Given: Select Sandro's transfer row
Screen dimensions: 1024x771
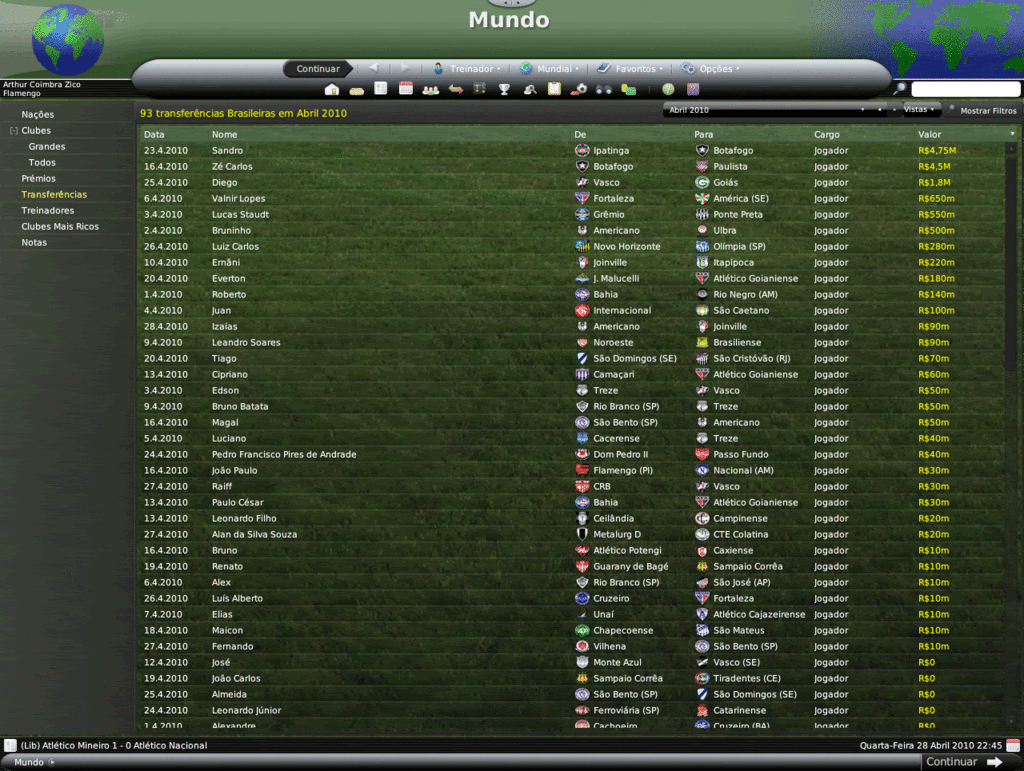Looking at the screenshot, I should [400, 151].
